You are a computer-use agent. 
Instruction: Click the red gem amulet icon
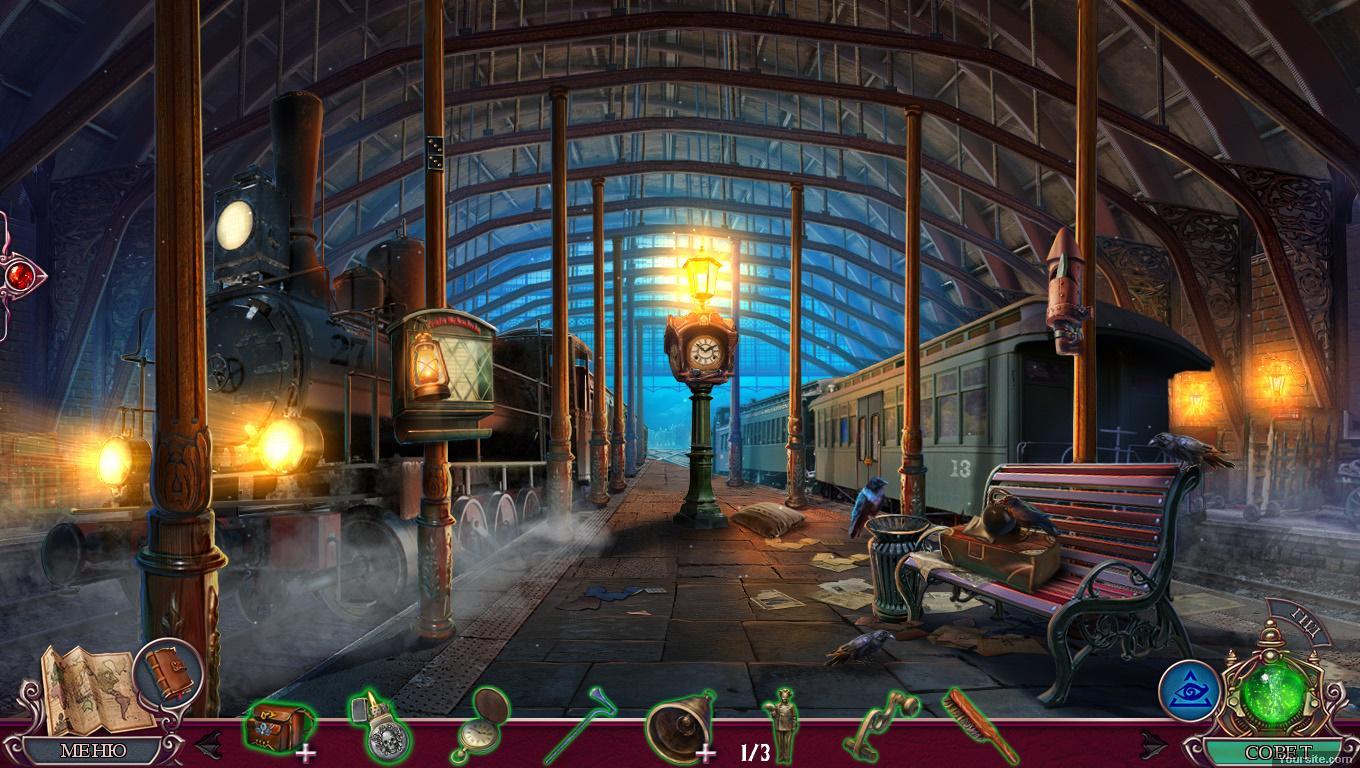tap(18, 275)
